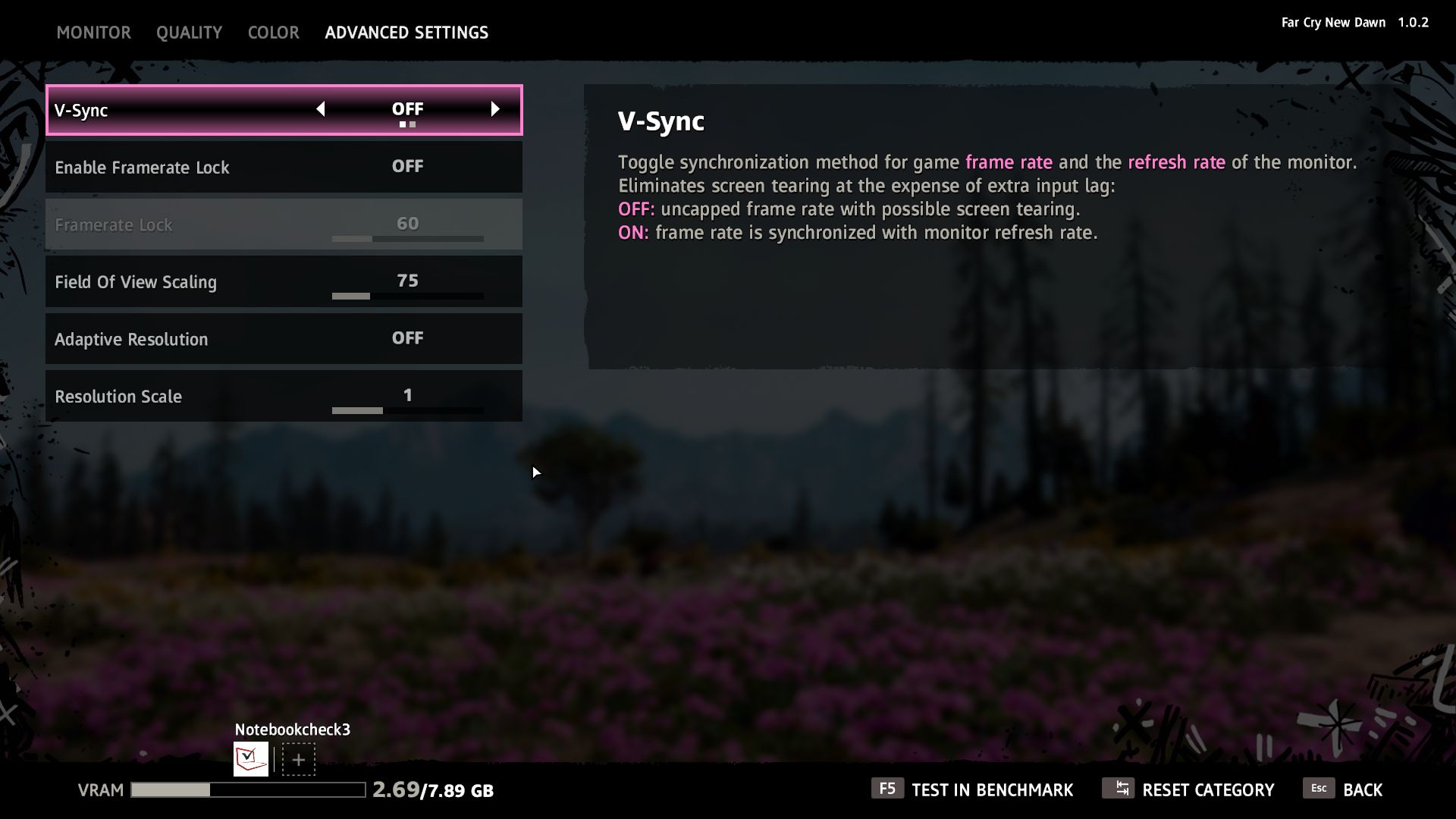Go to the Color tab
Image resolution: width=1456 pixels, height=819 pixels.
tap(273, 33)
